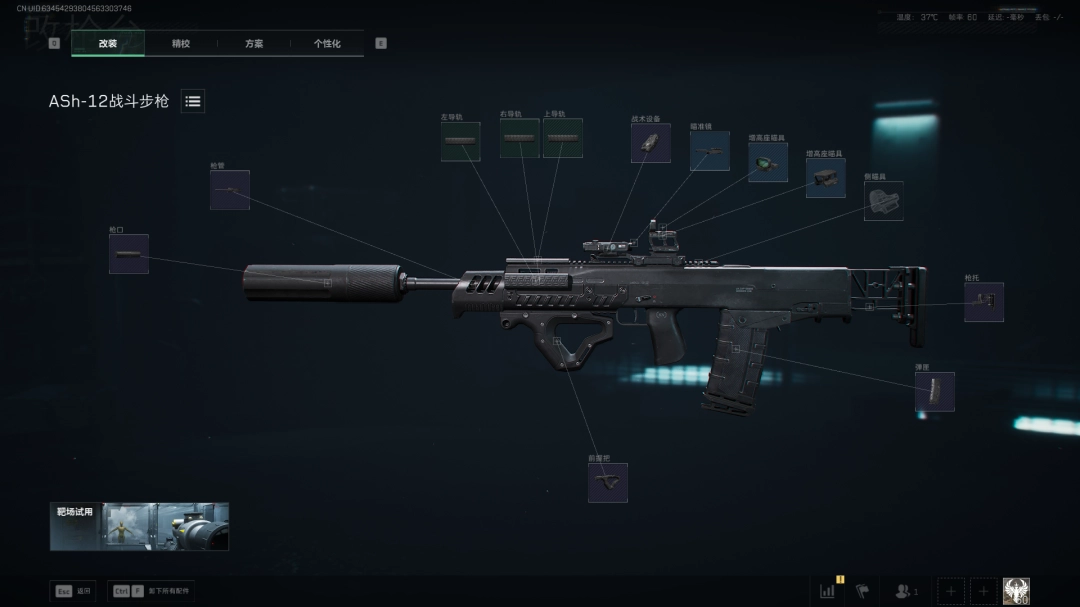The width and height of the screenshot is (1080, 607).
Task: Choose the 枪管 barrel slot
Action: (x=230, y=190)
